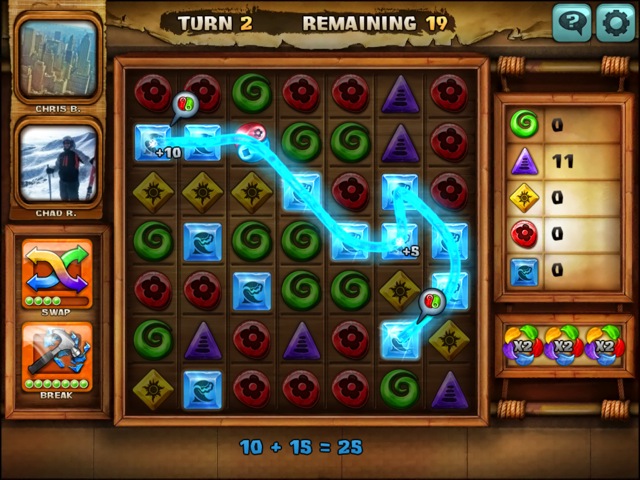Activate the Swap power-up
This screenshot has height=480, width=640.
(57, 267)
